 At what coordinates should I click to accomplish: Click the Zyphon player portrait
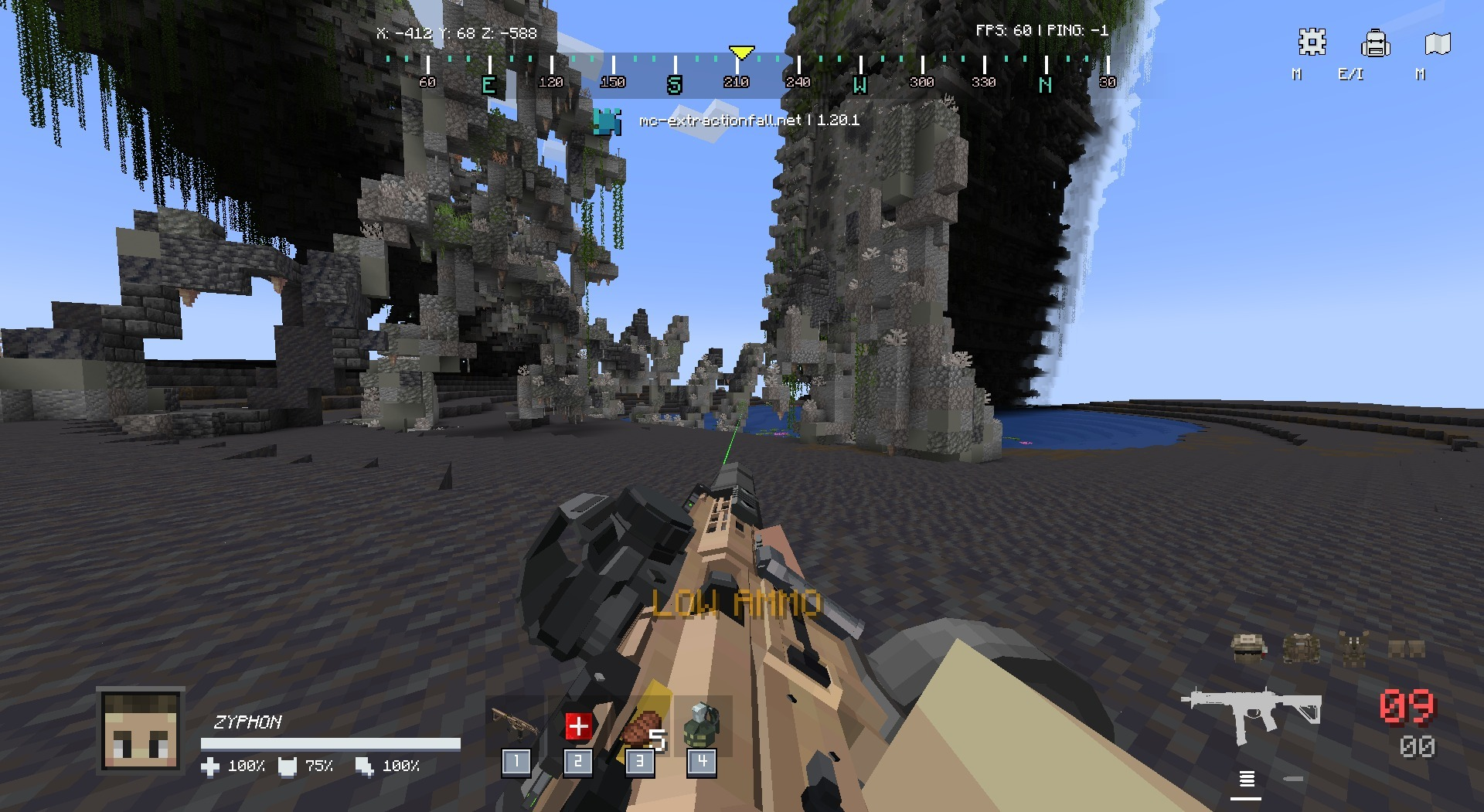pyautogui.click(x=141, y=730)
